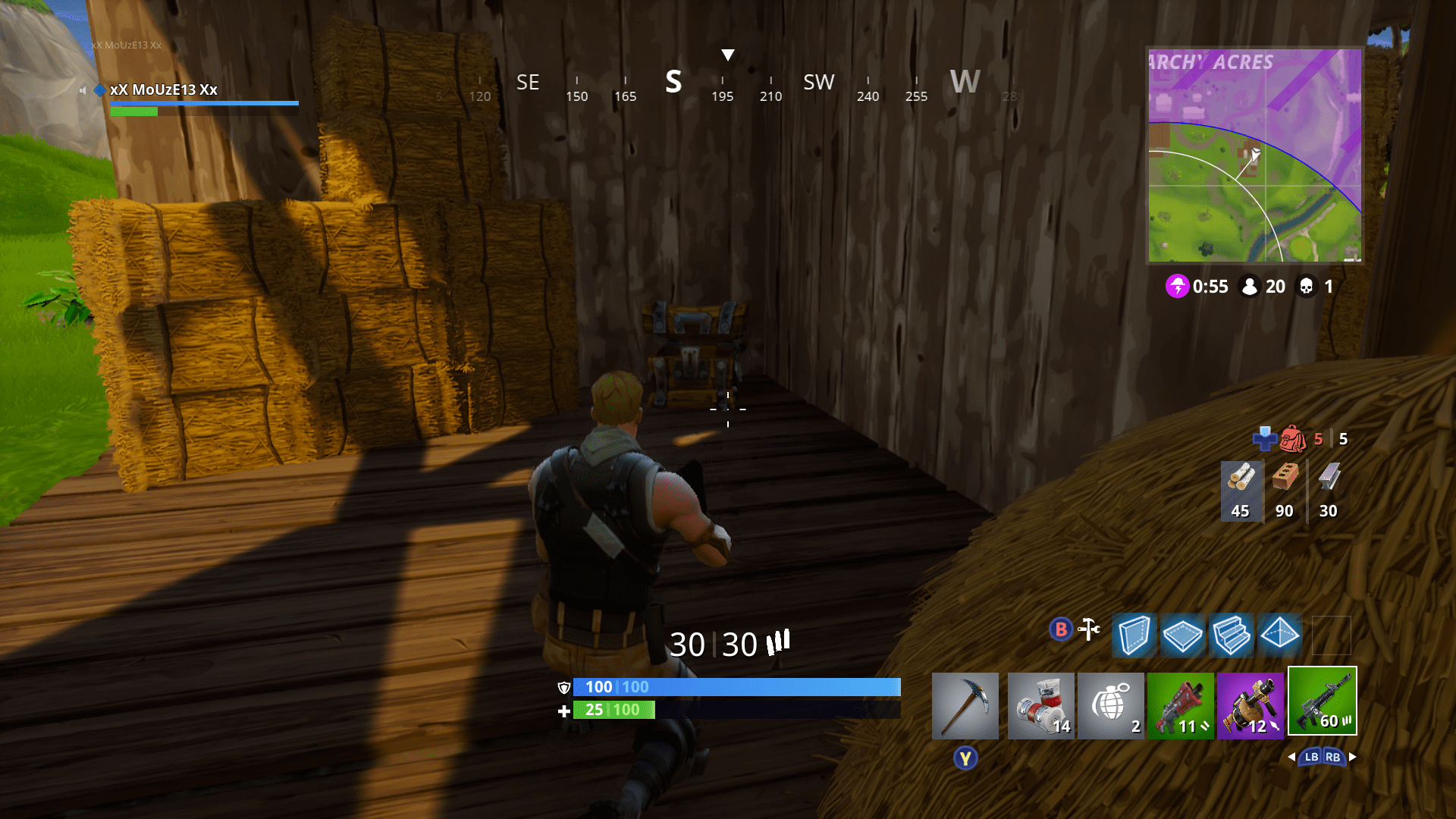Equip the red tactical shotgun
1456x819 pixels.
click(1180, 705)
